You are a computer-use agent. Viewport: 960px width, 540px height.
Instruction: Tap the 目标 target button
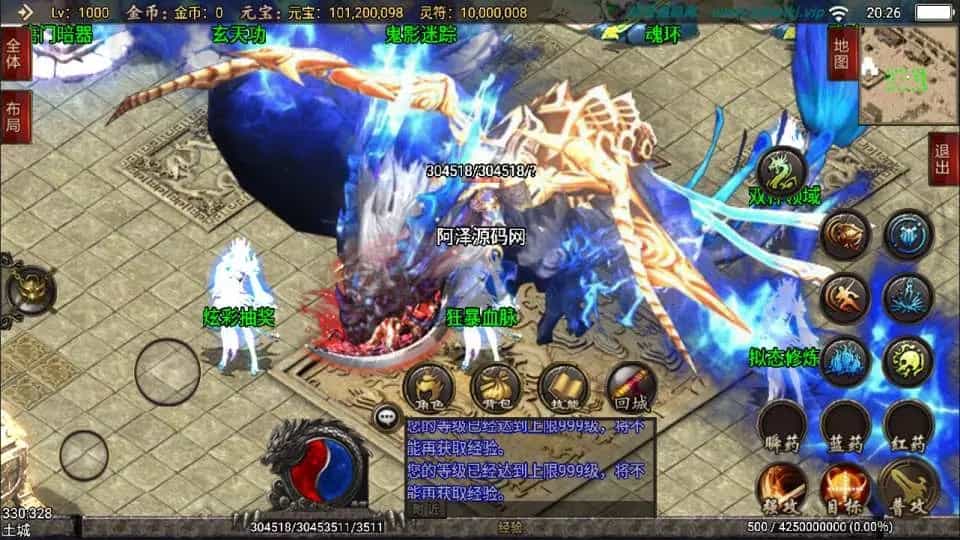(x=845, y=486)
